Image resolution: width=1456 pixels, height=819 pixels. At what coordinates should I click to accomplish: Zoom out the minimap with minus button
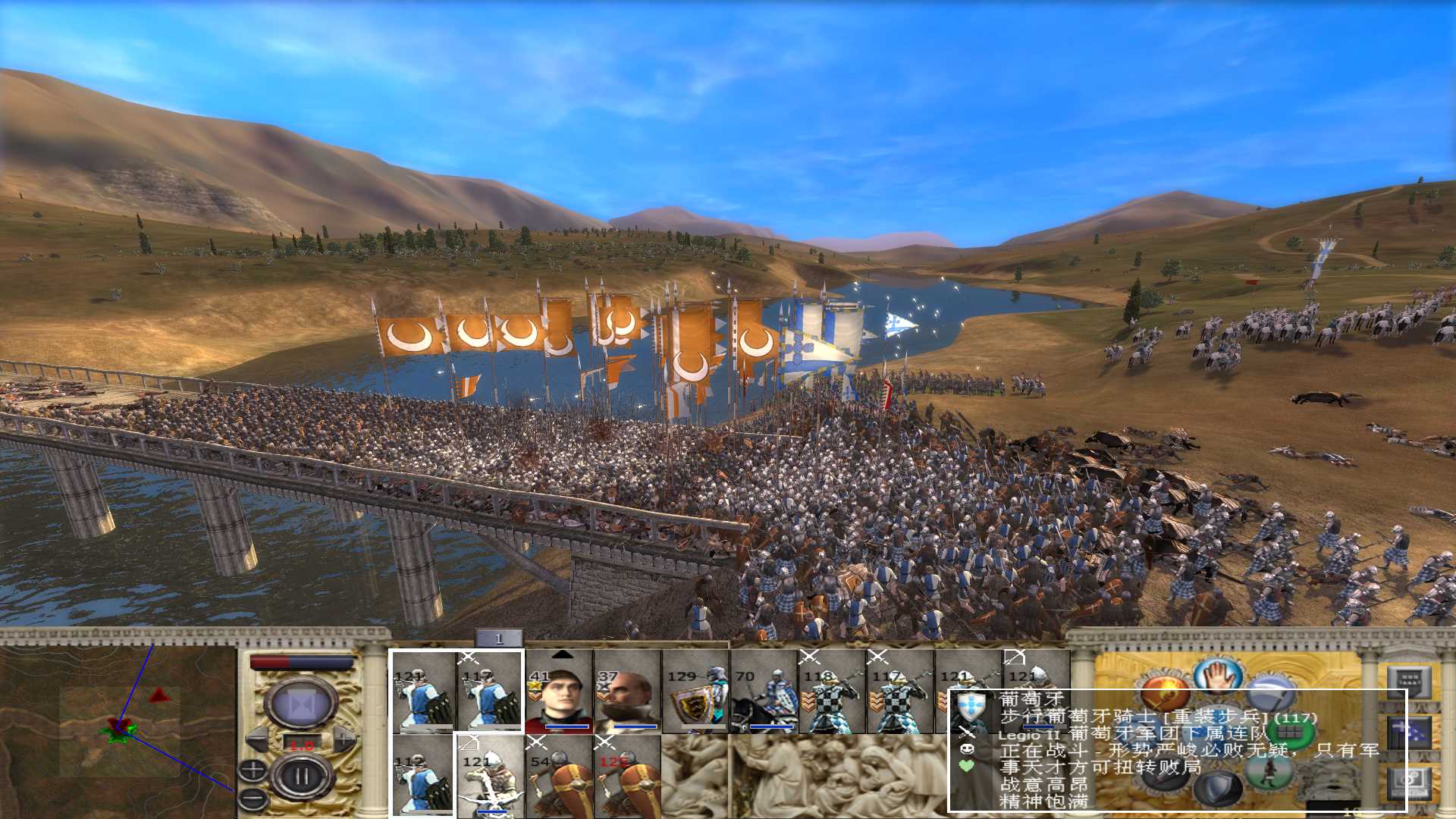253,797
